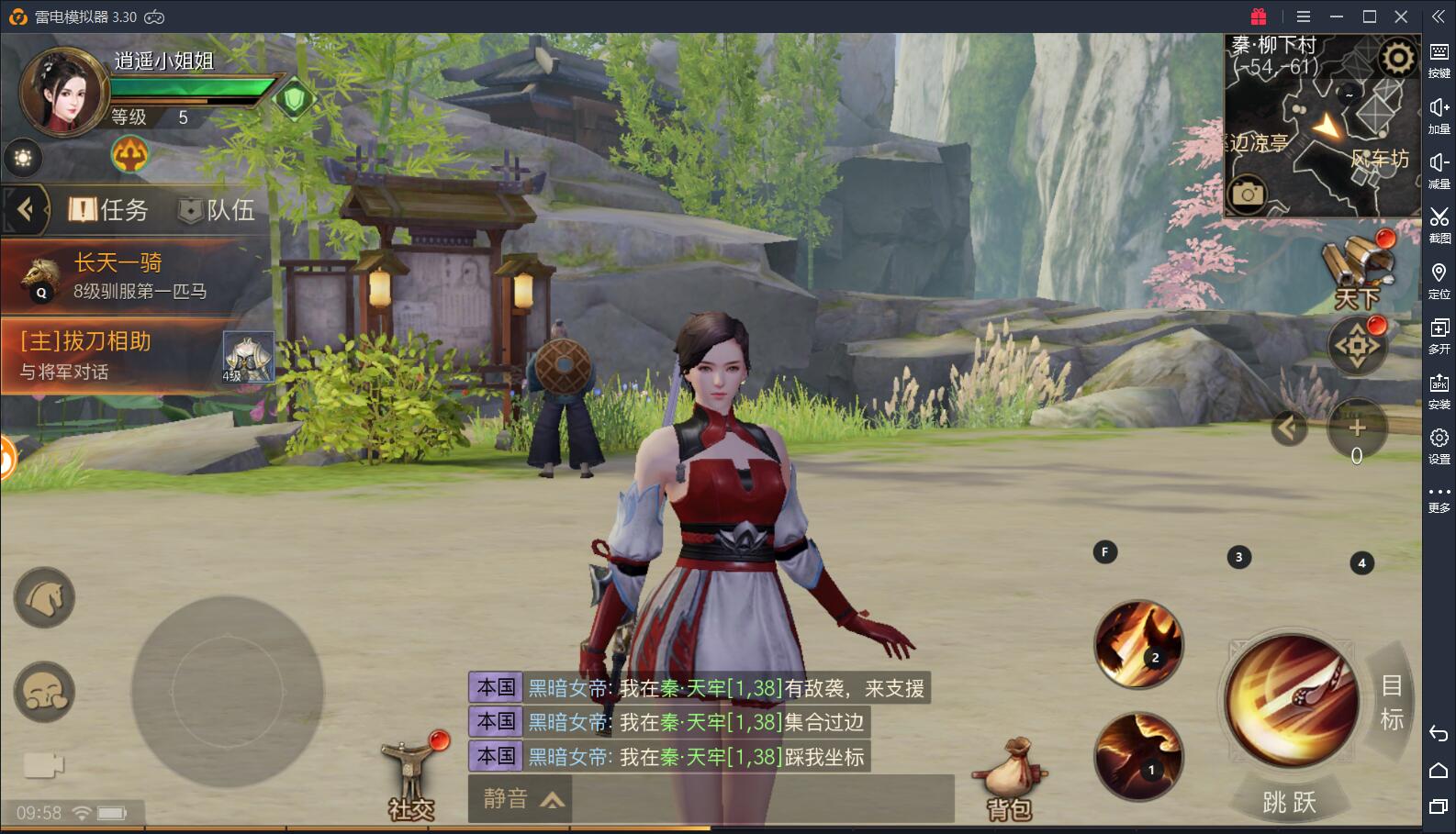
Task: Open the emulator 设置 settings in the sidebar
Action: point(1439,445)
